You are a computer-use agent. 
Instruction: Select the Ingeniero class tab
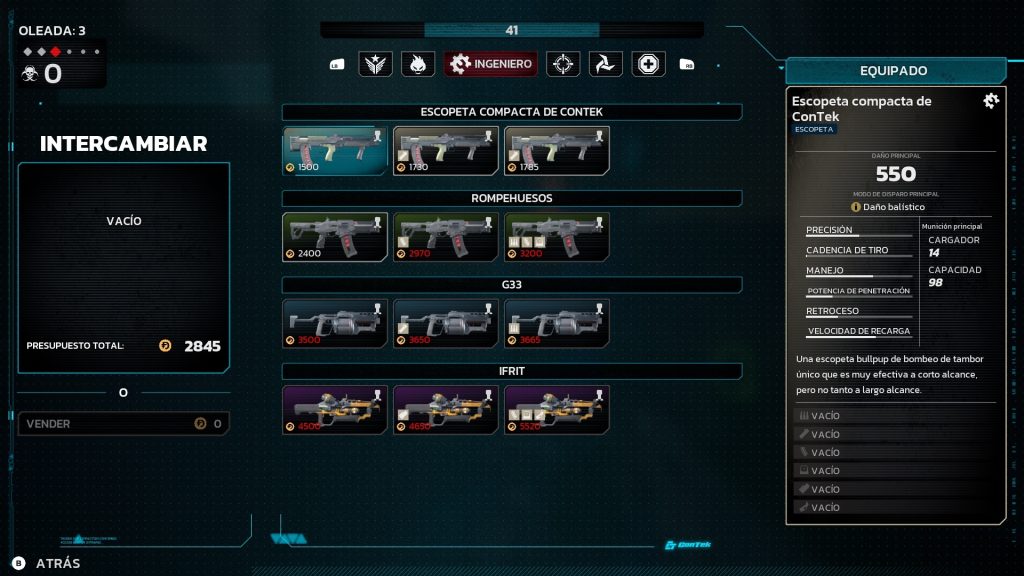tap(491, 64)
